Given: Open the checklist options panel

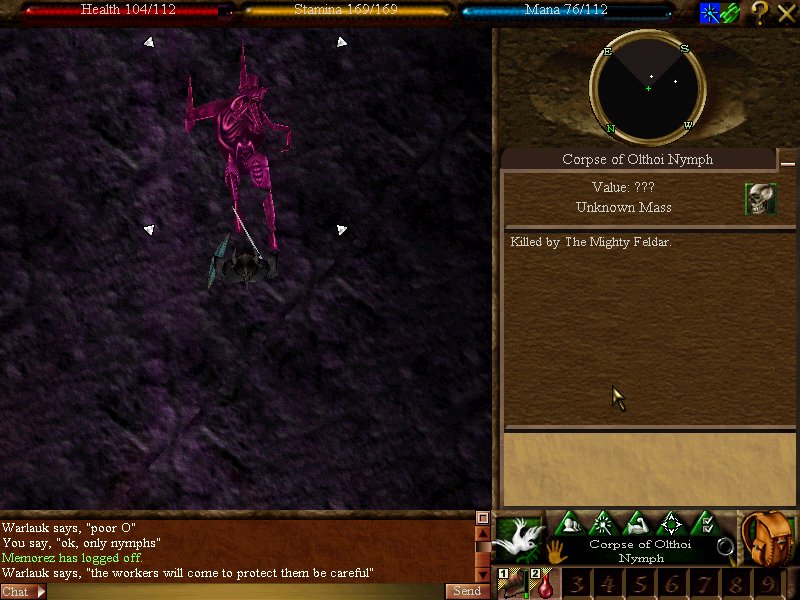Looking at the screenshot, I should tap(705, 523).
